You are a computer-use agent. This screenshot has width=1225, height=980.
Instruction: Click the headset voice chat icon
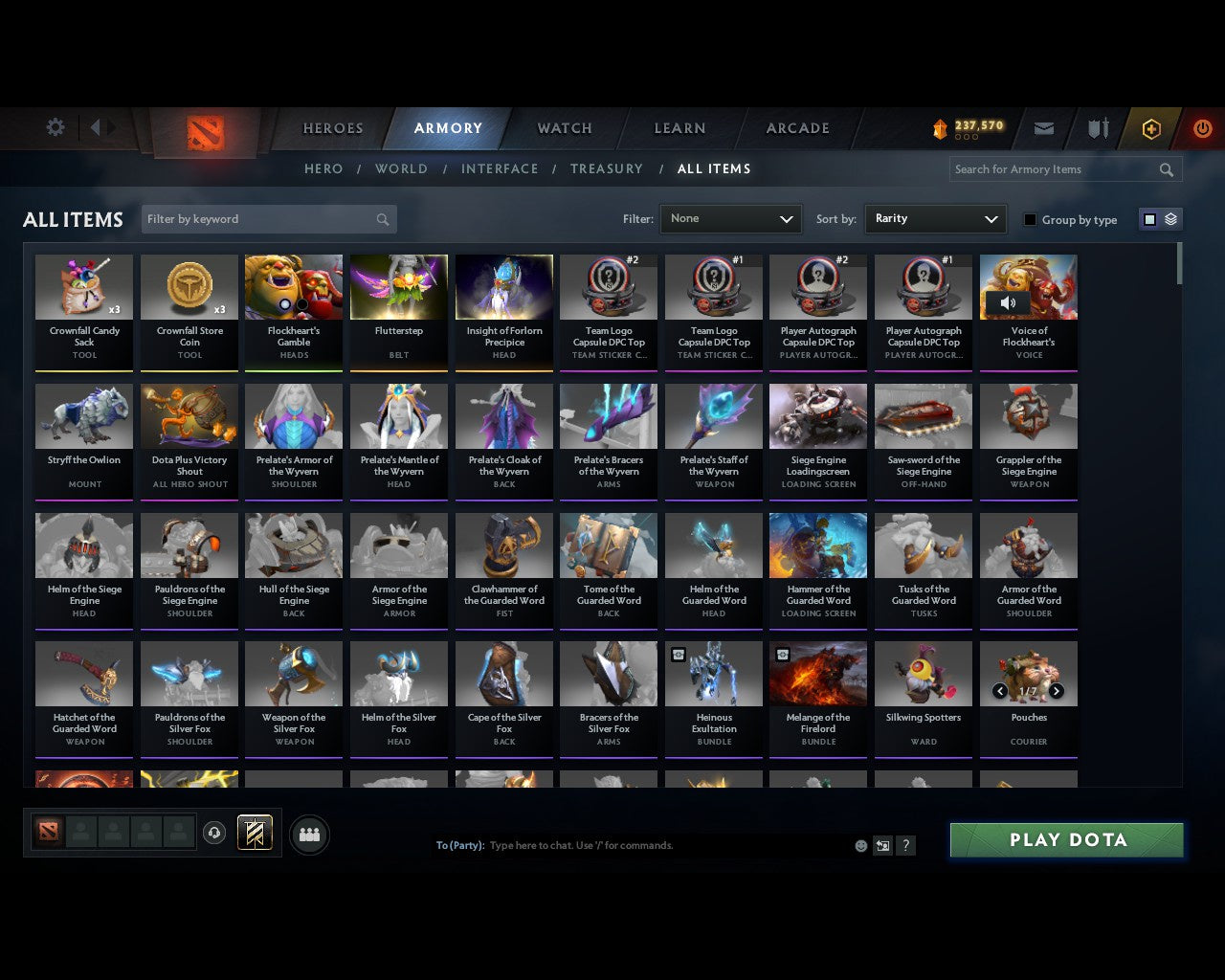[214, 834]
